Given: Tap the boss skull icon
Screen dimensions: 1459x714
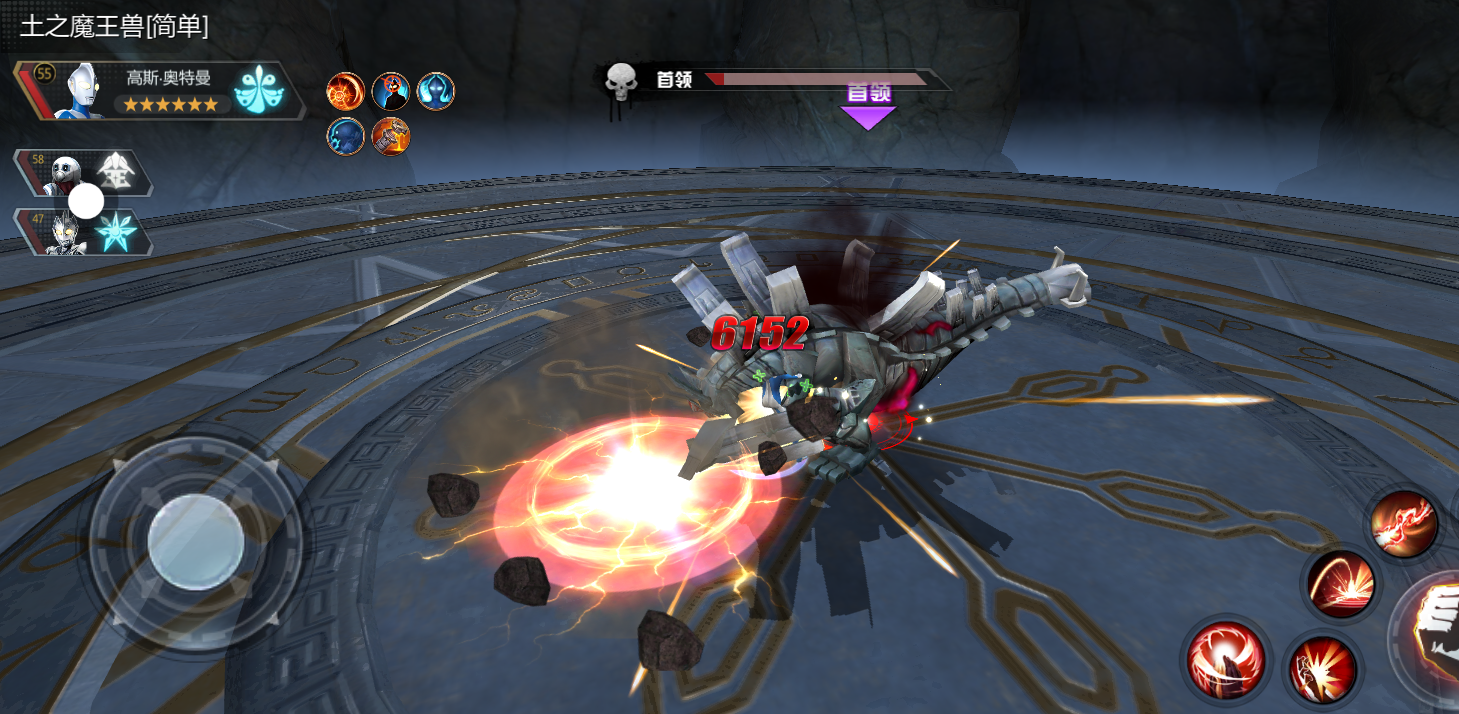Looking at the screenshot, I should click(622, 79).
